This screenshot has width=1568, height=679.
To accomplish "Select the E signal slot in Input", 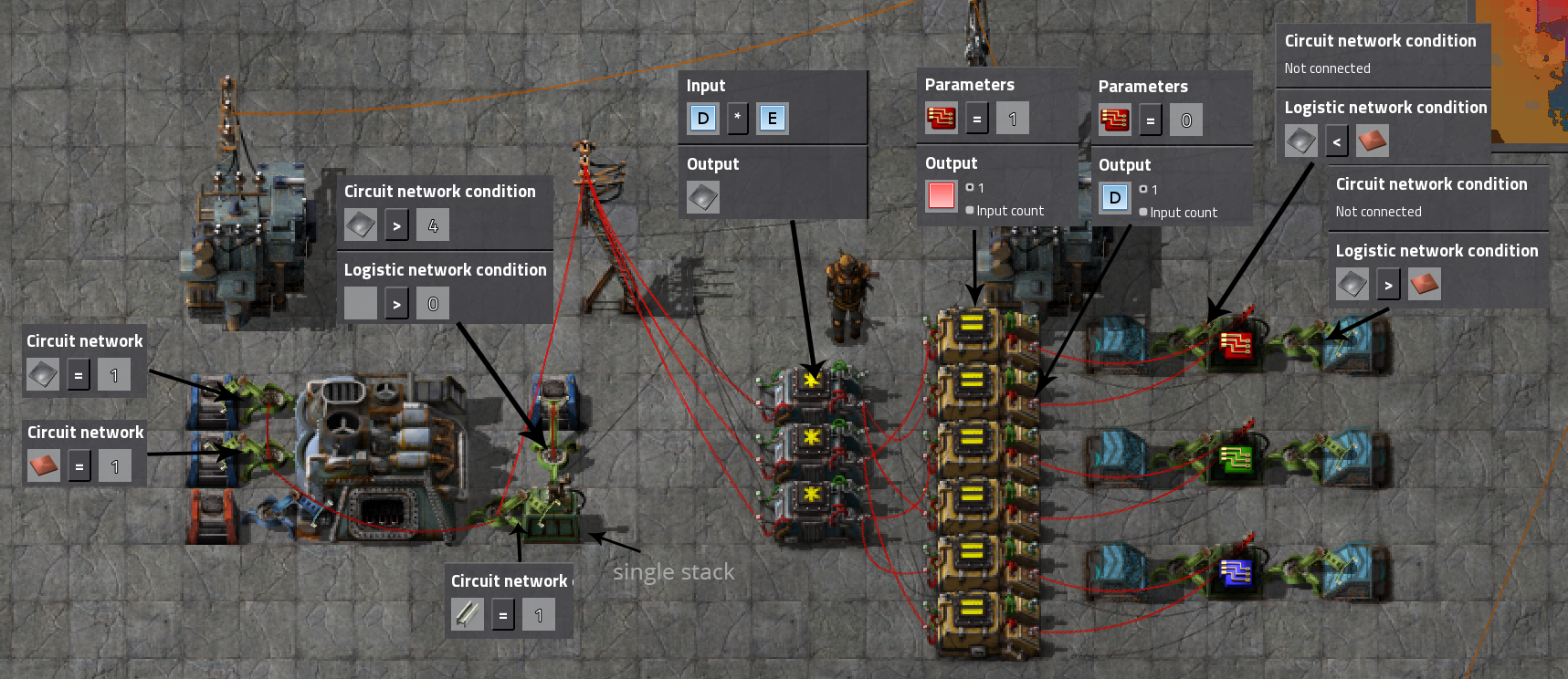I will (773, 119).
